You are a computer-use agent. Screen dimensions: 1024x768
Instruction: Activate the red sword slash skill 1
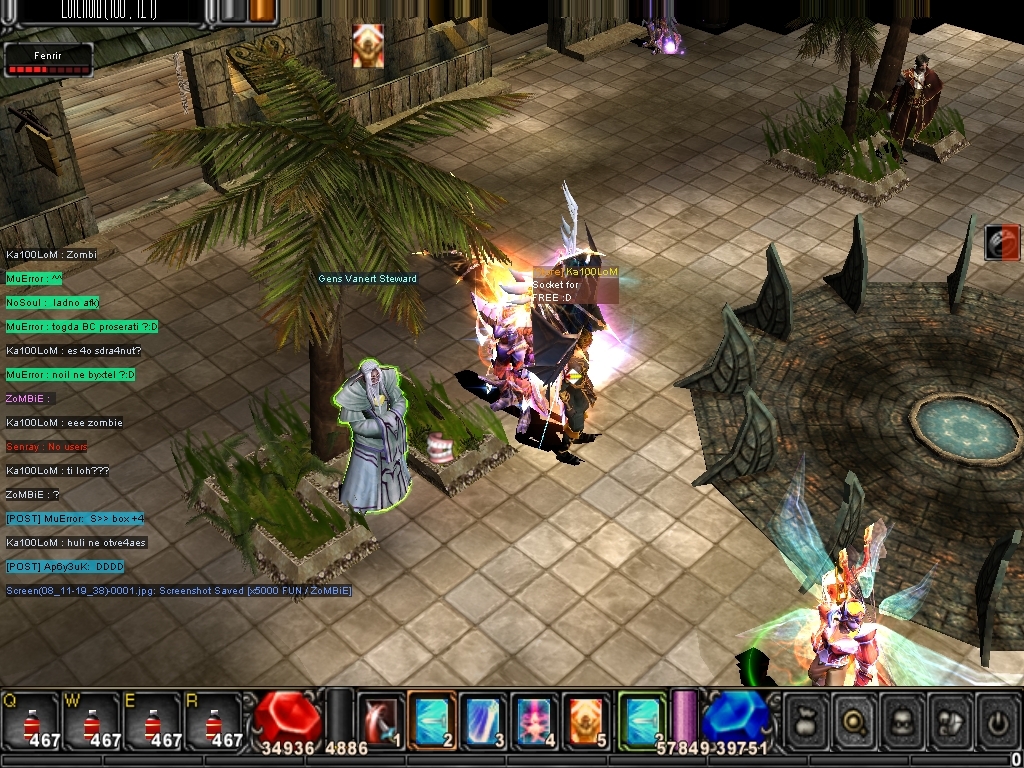coord(380,718)
